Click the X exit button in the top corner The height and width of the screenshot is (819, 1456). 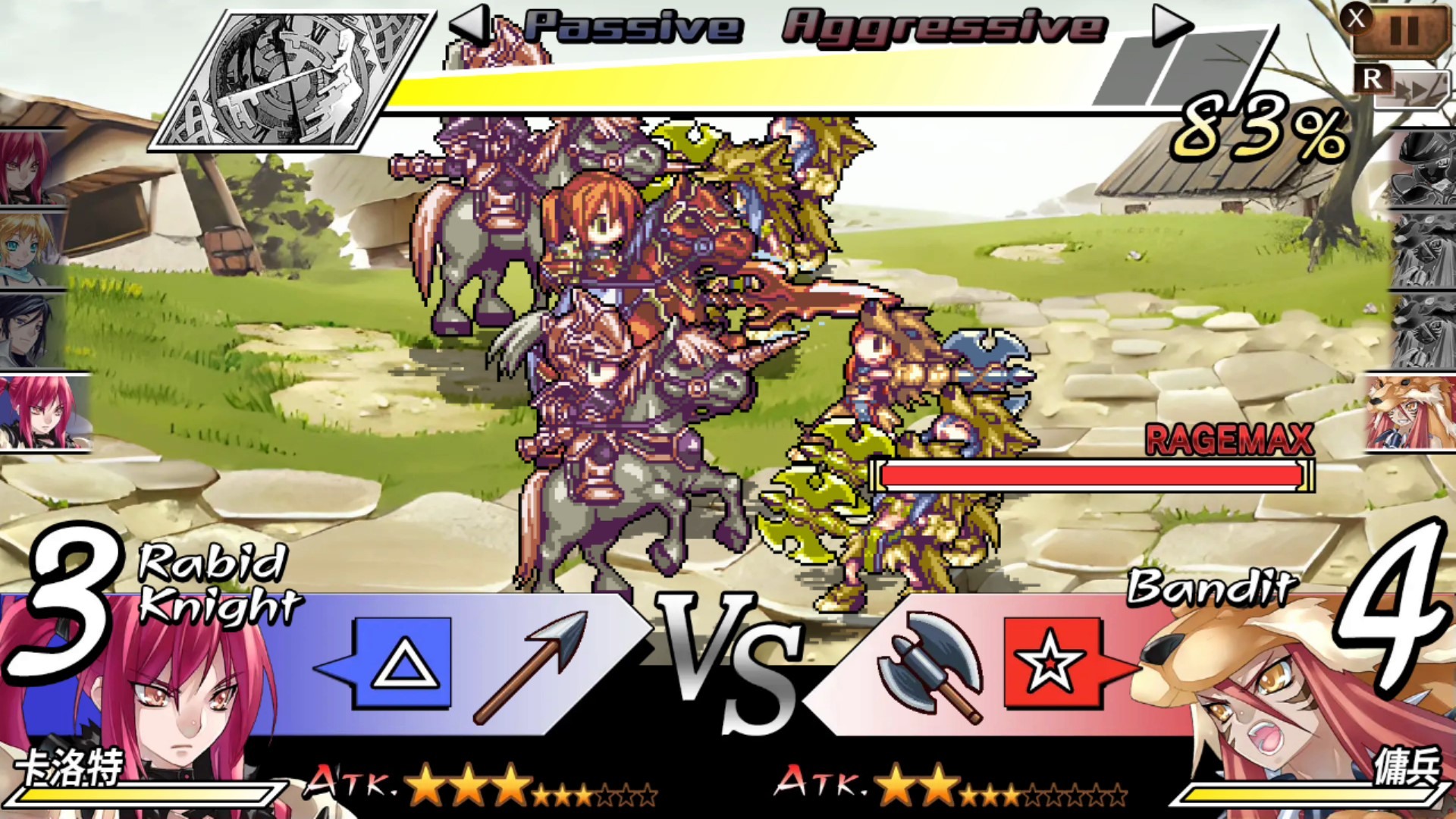pyautogui.click(x=1357, y=20)
